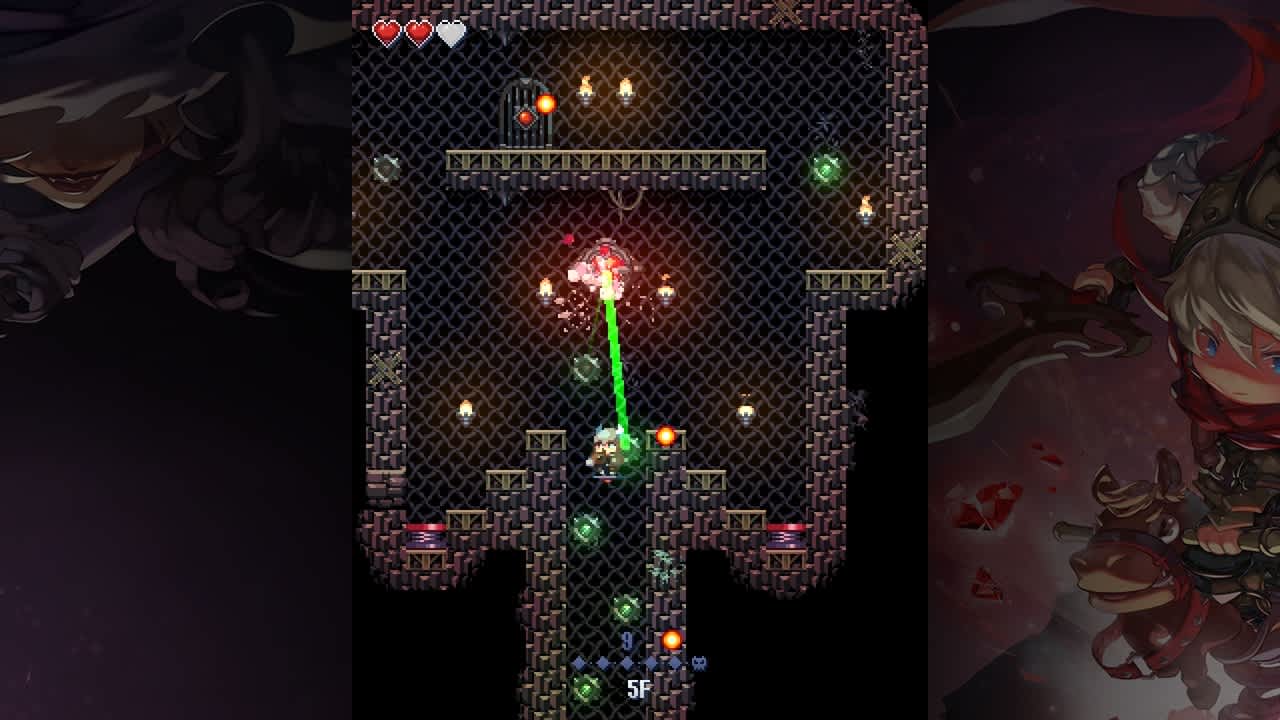The image size is (1280, 720).
Task: Click the orange orb near the bottom counter
Action: (x=671, y=641)
